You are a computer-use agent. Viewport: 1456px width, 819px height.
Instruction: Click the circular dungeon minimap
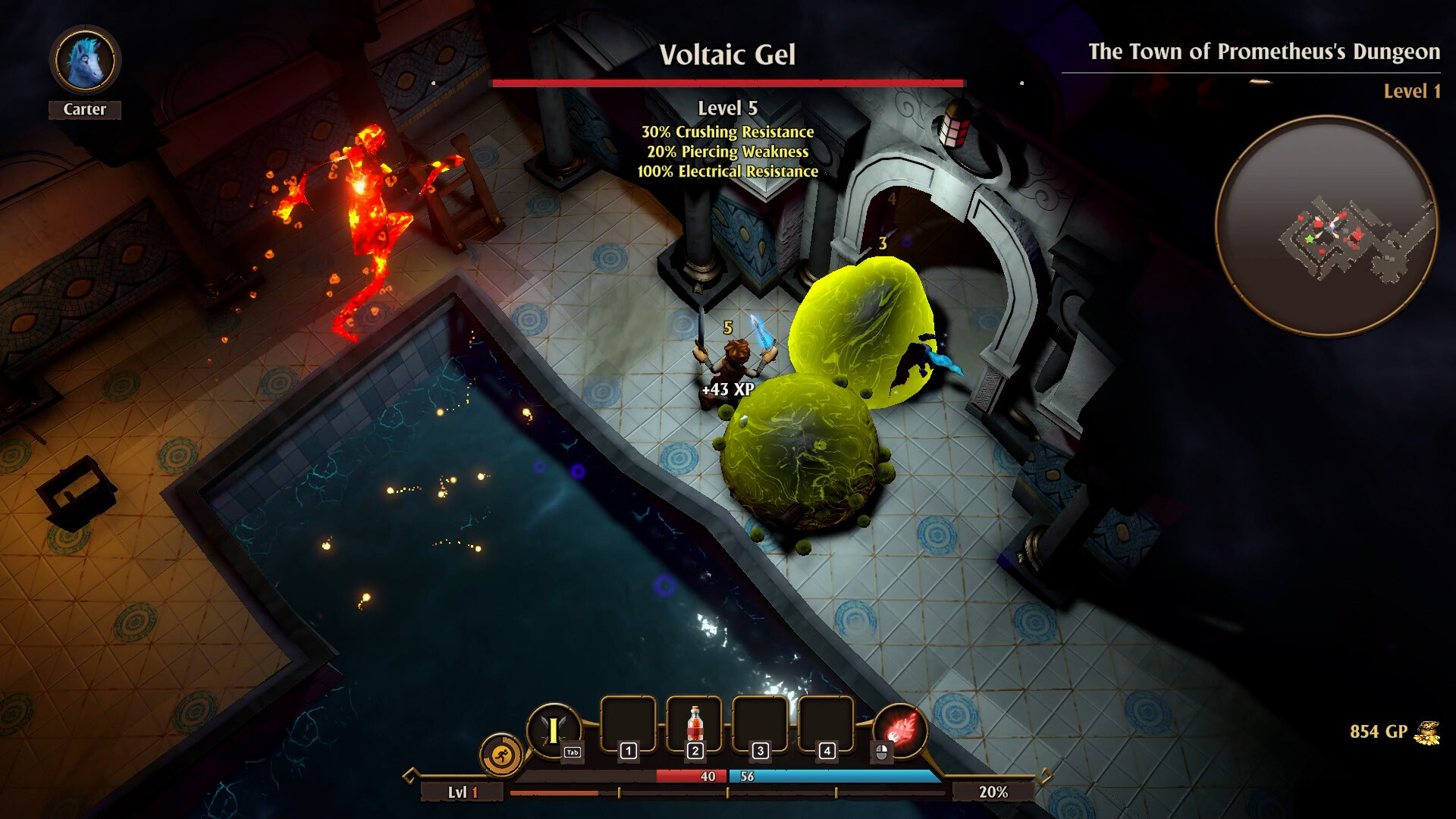click(1326, 226)
